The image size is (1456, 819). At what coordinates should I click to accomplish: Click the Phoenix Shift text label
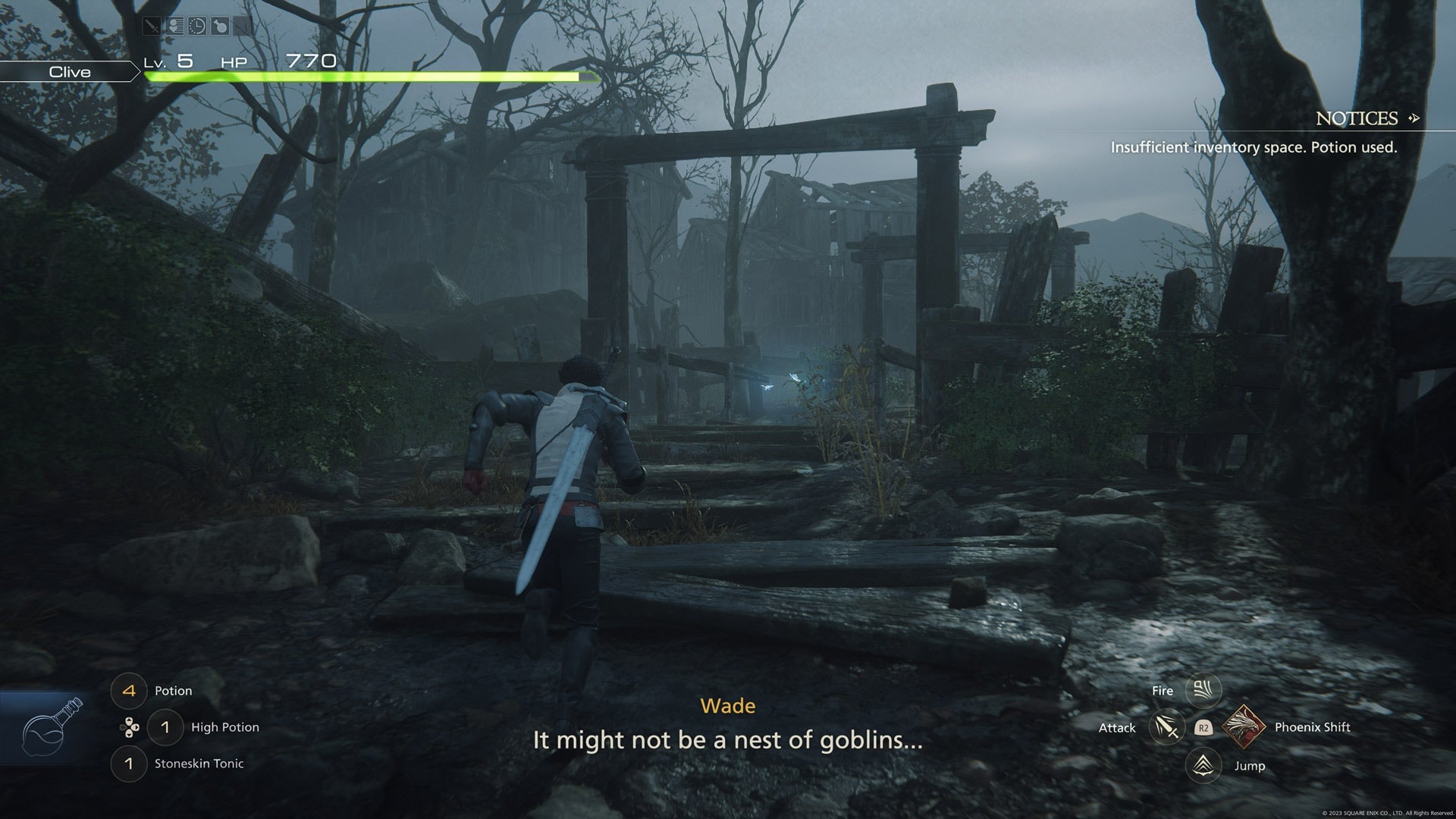1313,727
